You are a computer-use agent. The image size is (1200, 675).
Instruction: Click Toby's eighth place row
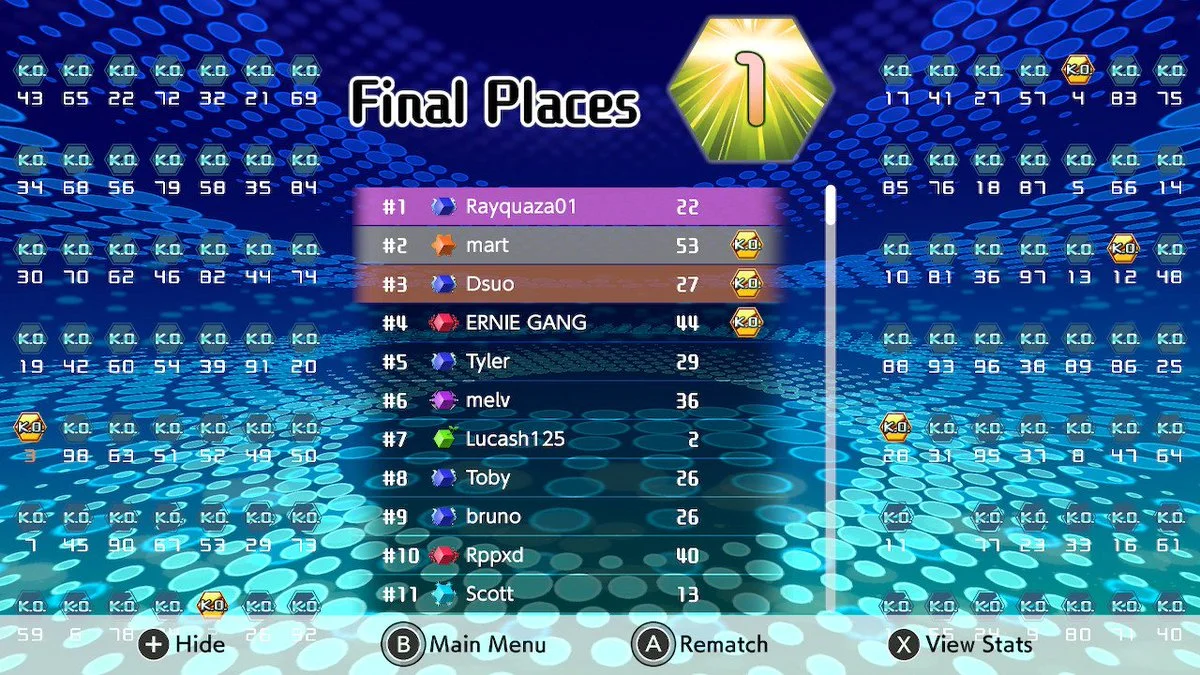click(x=567, y=477)
